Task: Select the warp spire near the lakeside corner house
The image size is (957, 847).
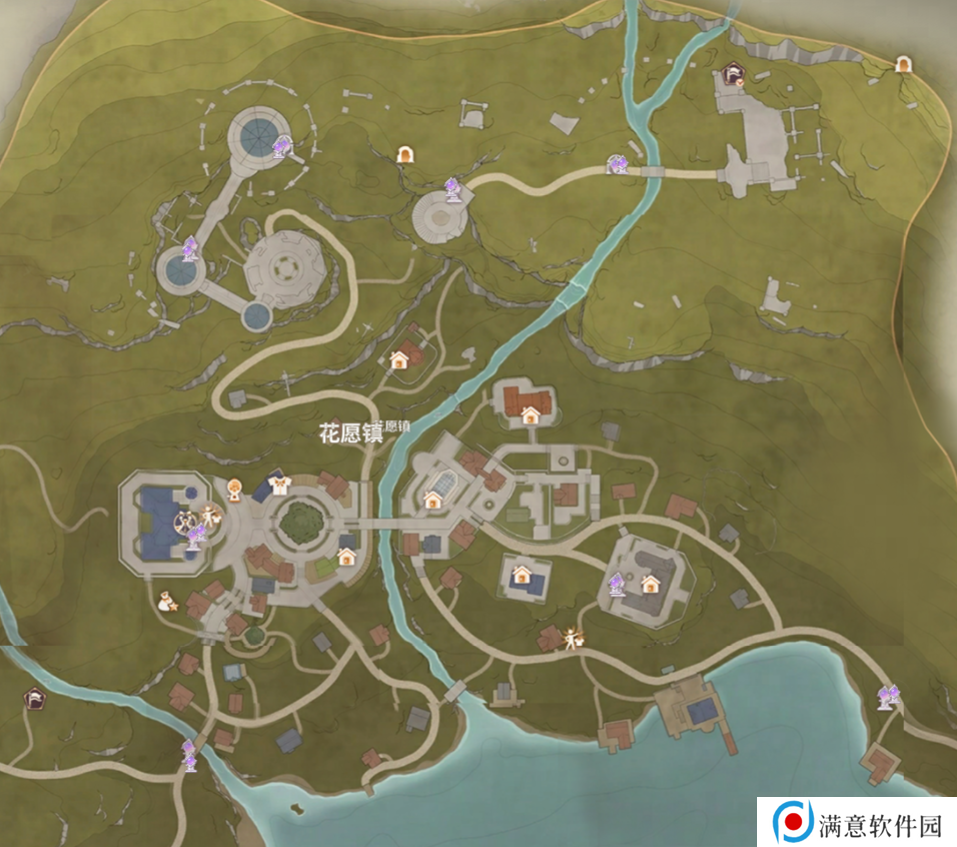Action: pos(887,695)
